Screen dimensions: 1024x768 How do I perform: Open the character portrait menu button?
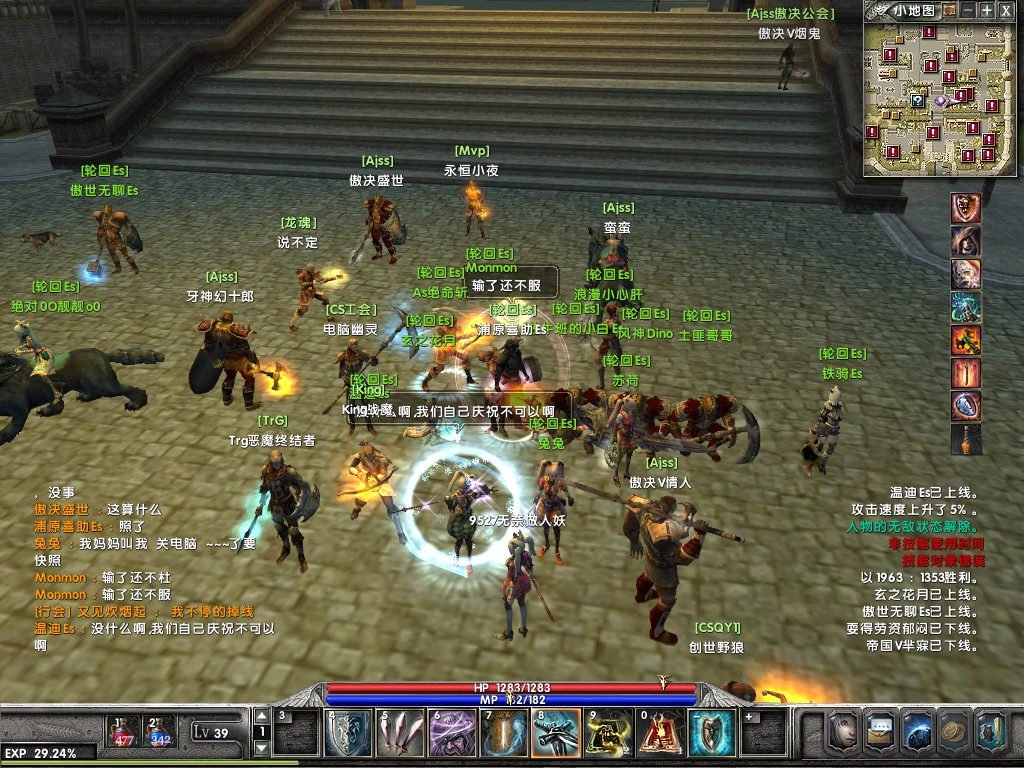843,732
